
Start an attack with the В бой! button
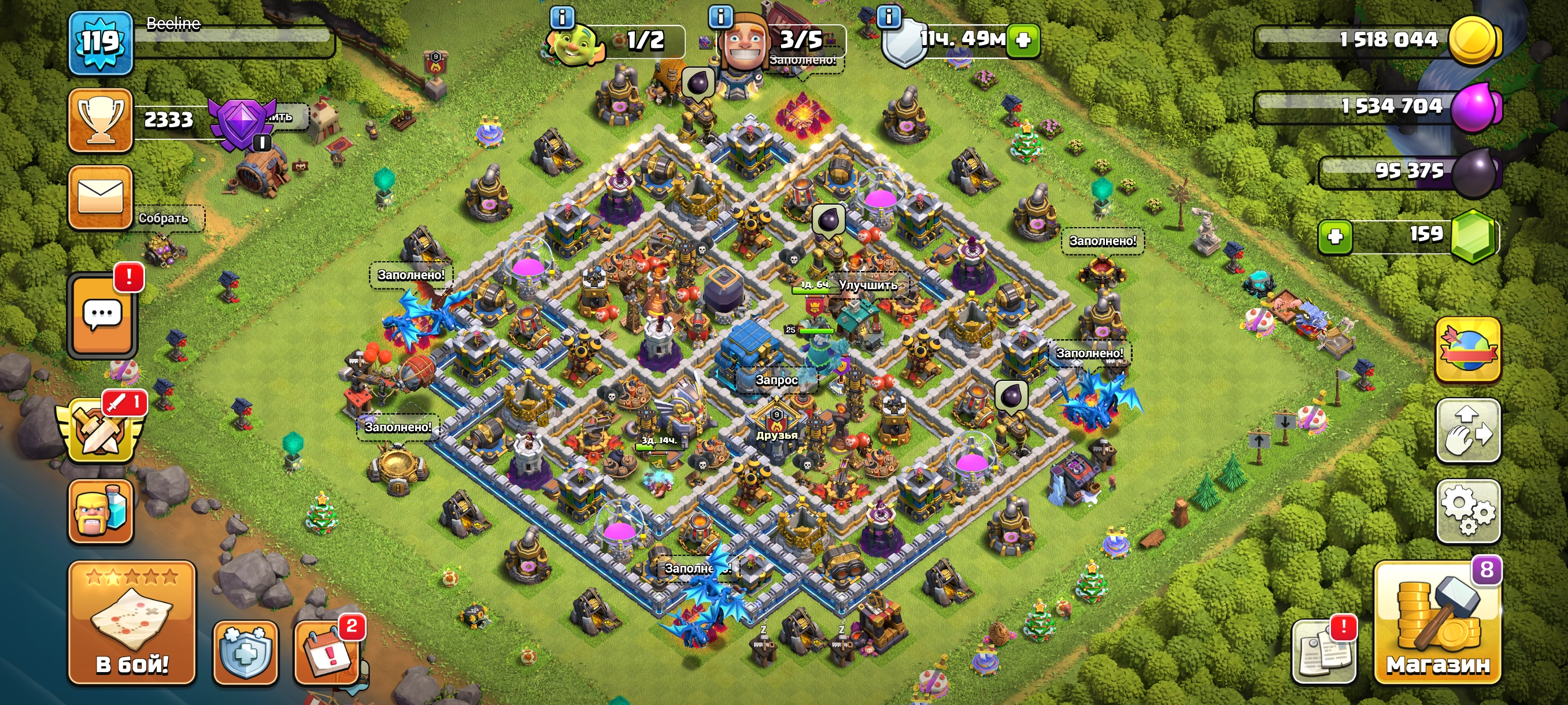(x=132, y=624)
